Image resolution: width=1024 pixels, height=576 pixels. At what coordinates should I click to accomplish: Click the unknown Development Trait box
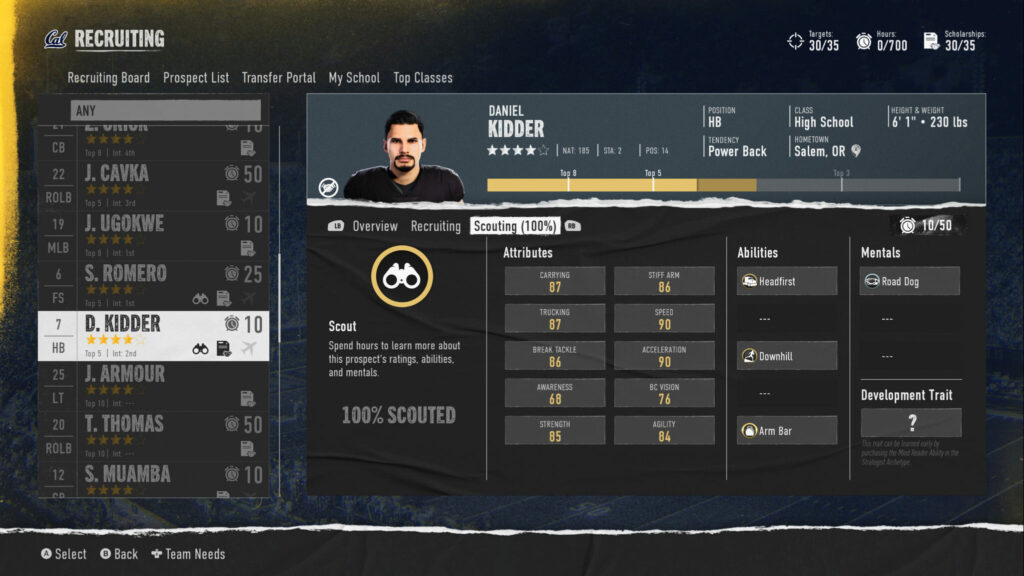click(910, 423)
